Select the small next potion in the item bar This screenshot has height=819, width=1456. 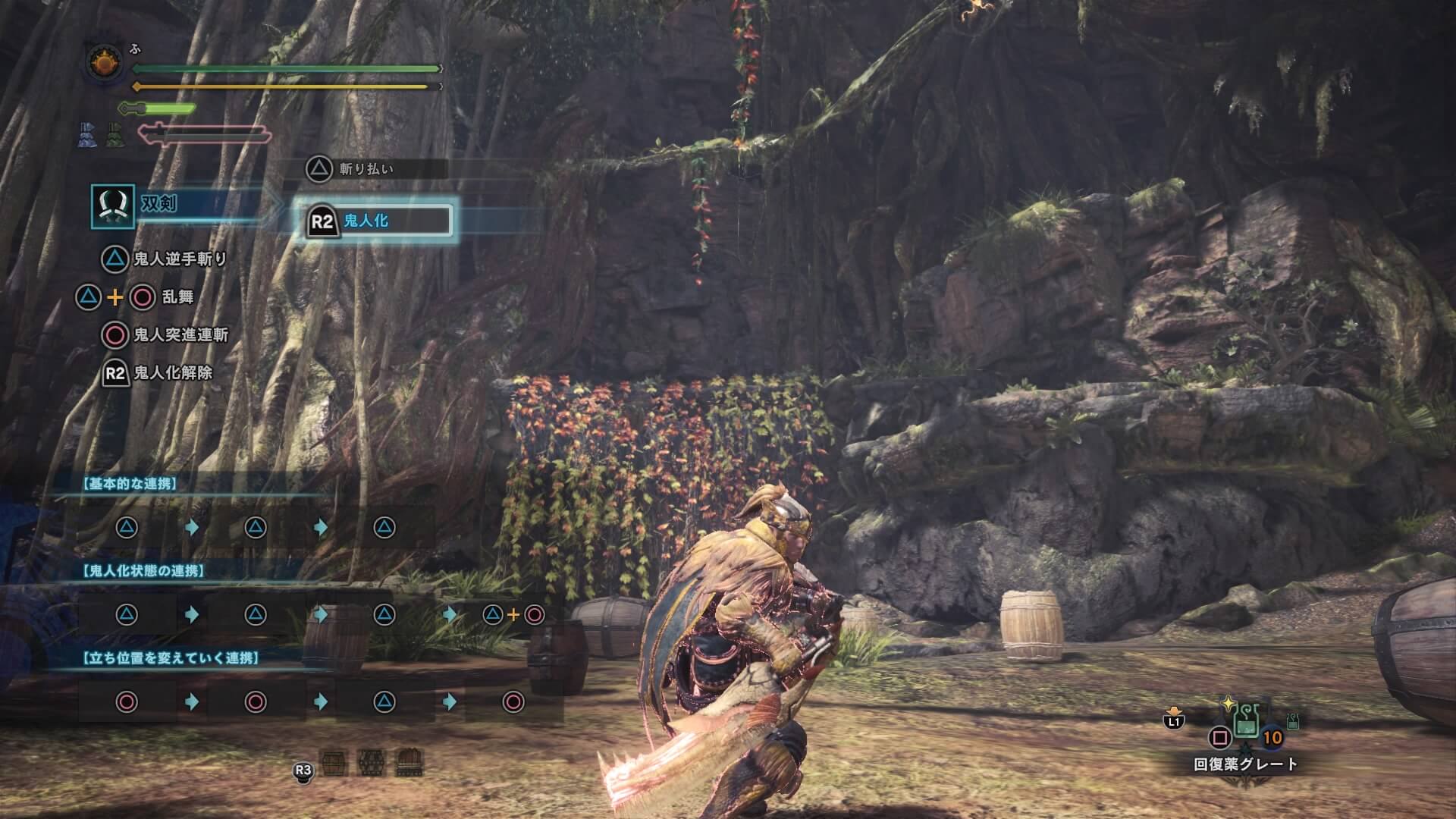pos(1293,719)
